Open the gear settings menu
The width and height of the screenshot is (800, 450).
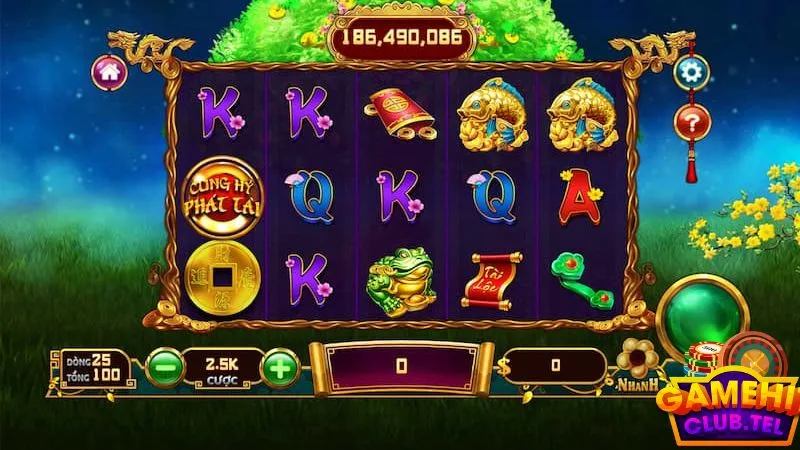[x=690, y=72]
